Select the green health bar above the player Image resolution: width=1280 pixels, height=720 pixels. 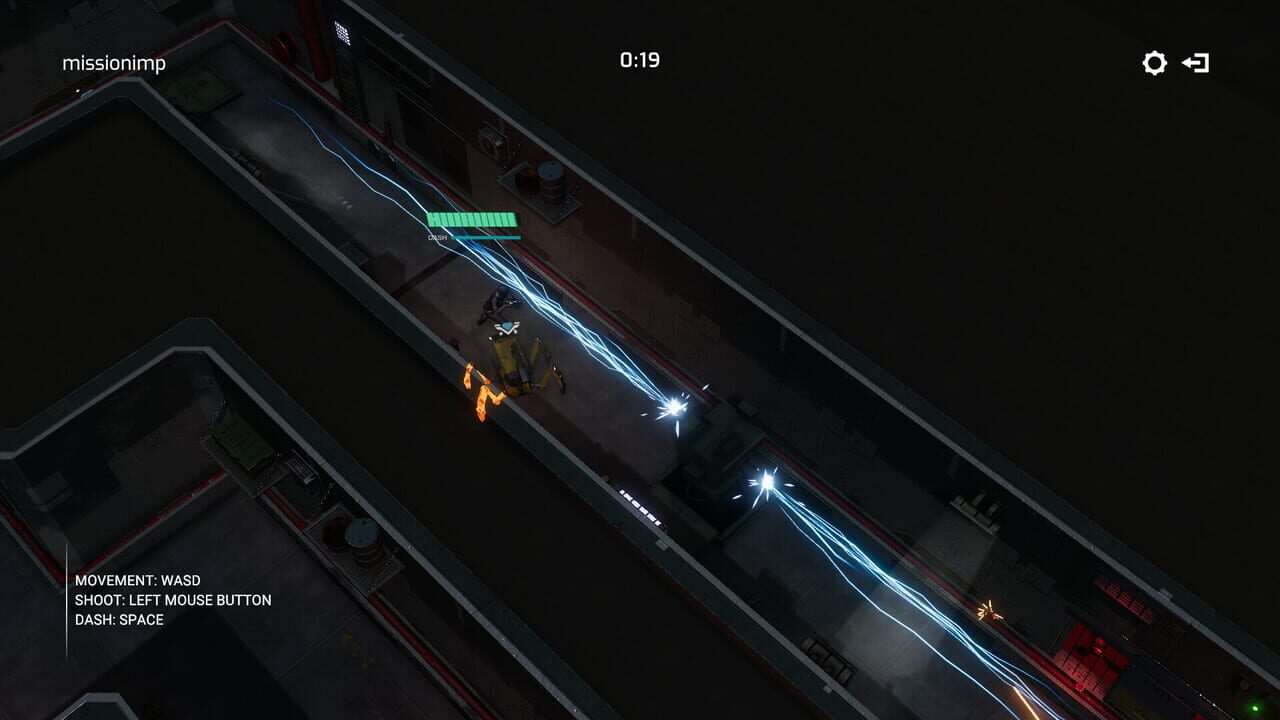pos(471,218)
